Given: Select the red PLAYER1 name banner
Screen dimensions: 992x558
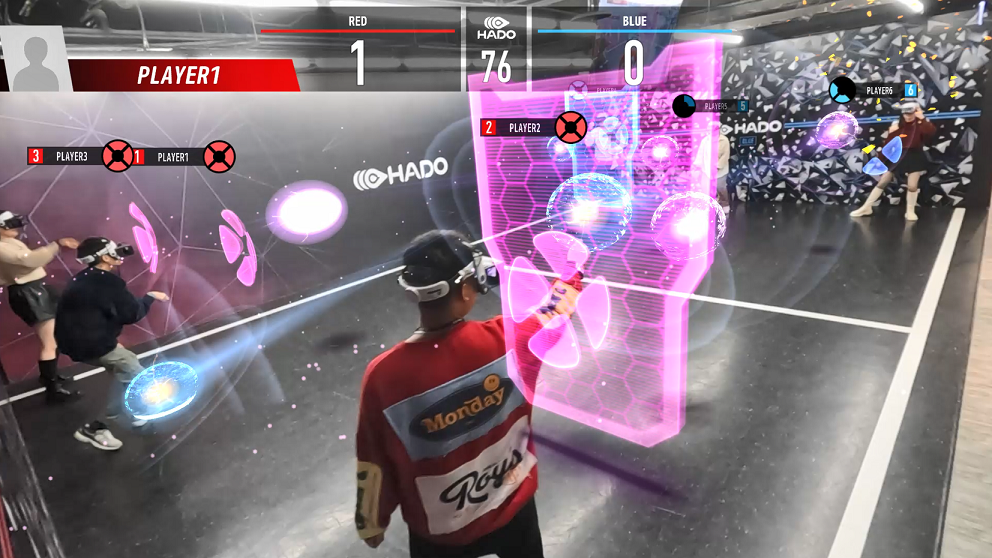Looking at the screenshot, I should tap(180, 76).
